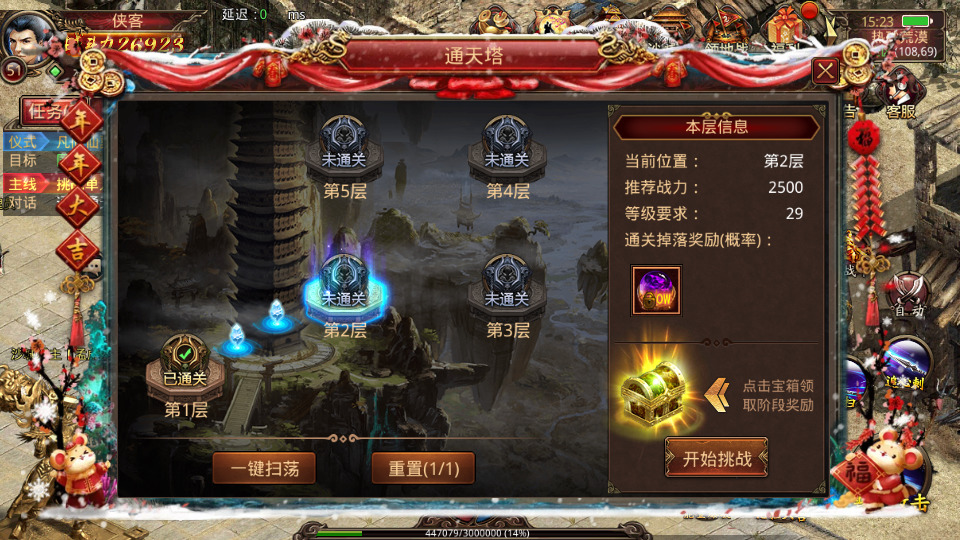Start the challenge with 开始挑战
Screen dimensions: 960x540
coord(717,459)
